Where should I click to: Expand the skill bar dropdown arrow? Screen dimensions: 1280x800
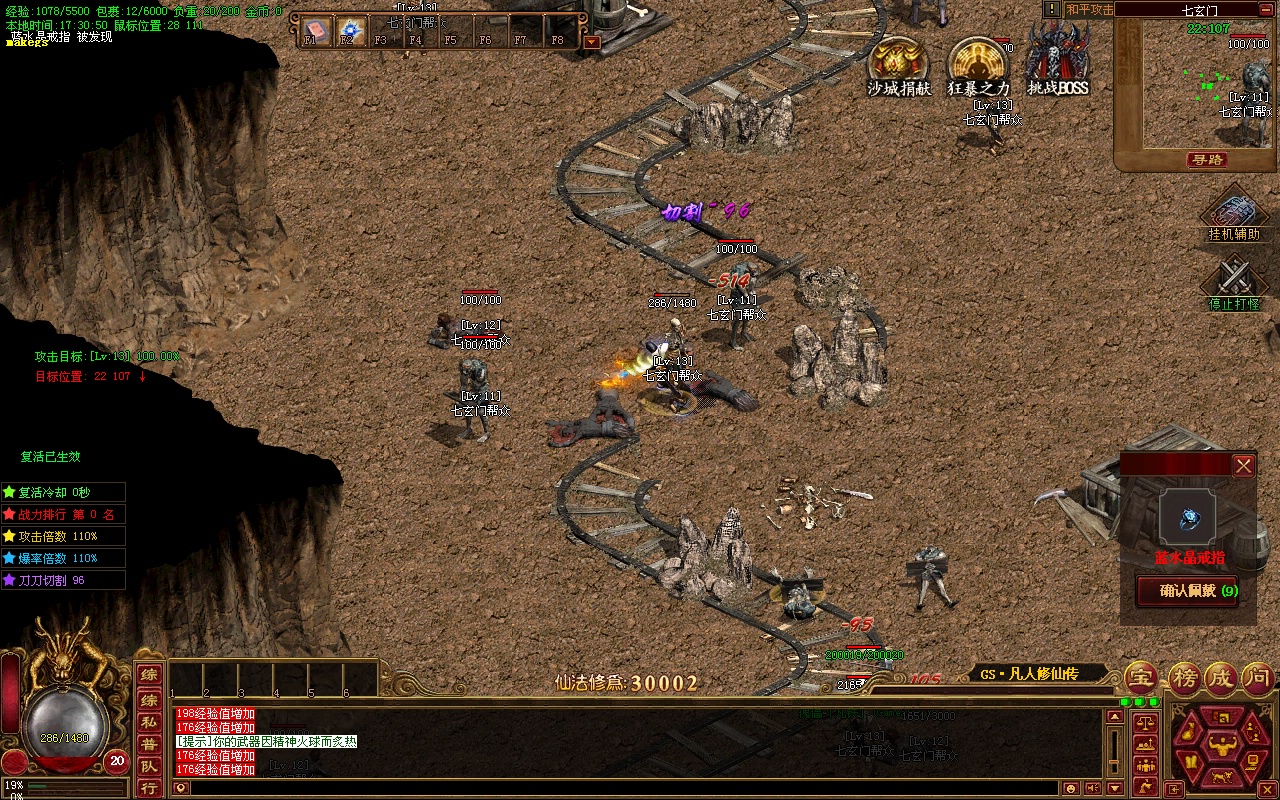[592, 42]
